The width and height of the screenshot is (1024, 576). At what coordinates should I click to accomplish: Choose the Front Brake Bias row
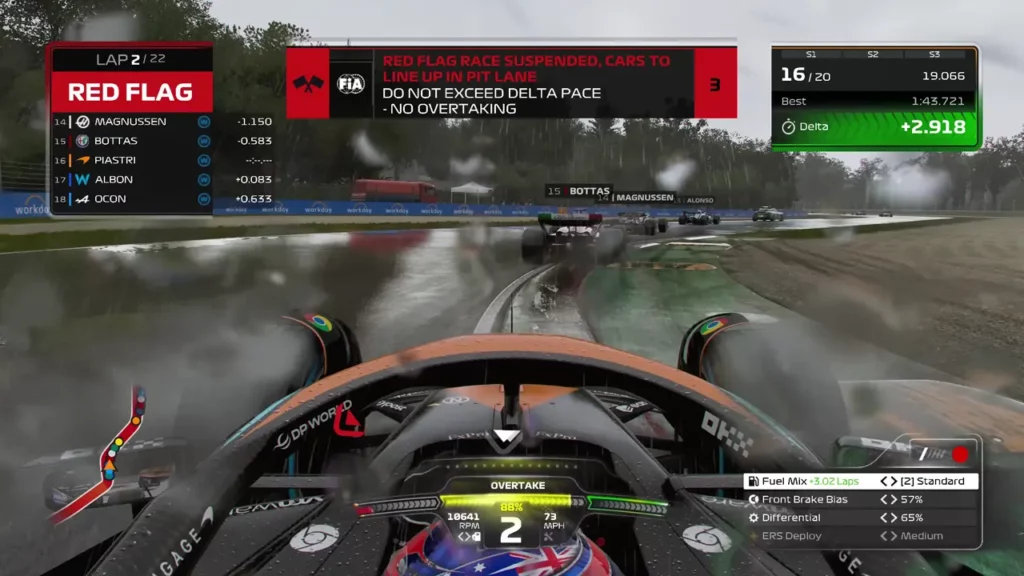pyautogui.click(x=860, y=499)
